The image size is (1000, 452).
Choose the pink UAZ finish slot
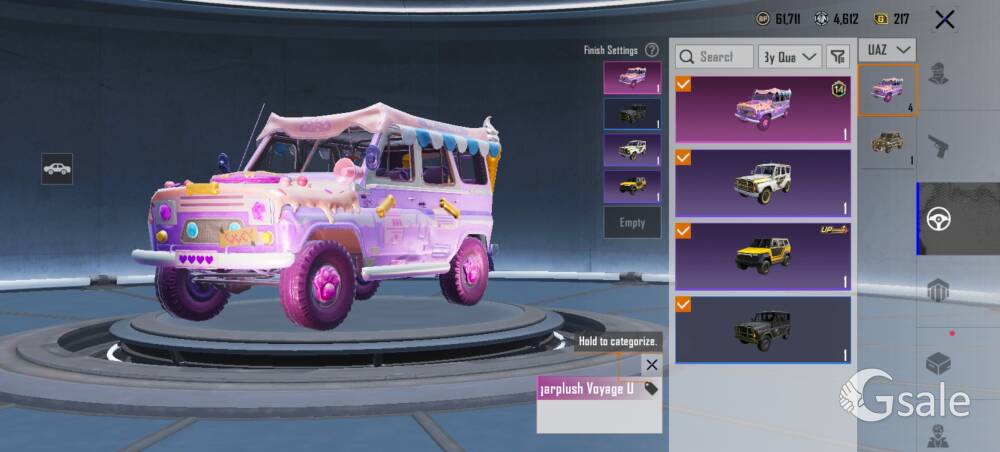[x=632, y=78]
